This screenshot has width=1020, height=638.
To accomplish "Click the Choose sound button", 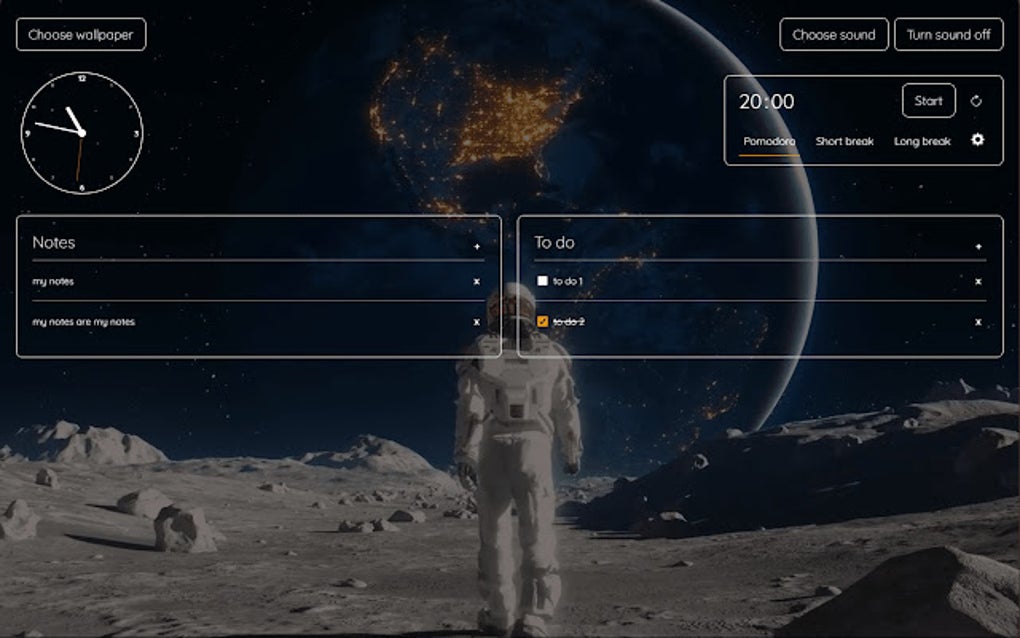I will tap(833, 35).
